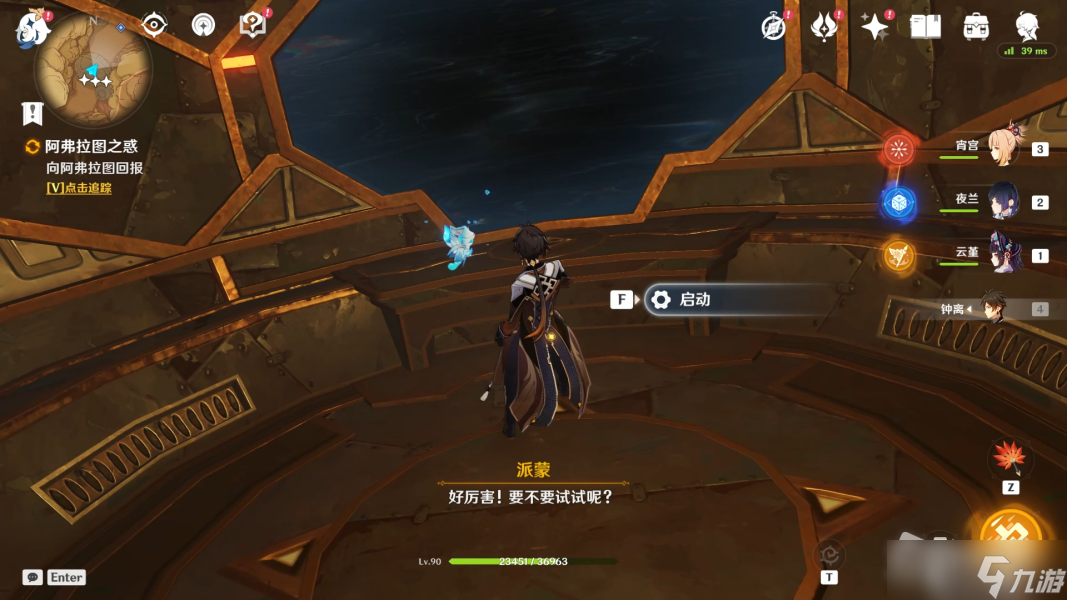Open the quest journal with the exclamation bookmark icon

33,112
